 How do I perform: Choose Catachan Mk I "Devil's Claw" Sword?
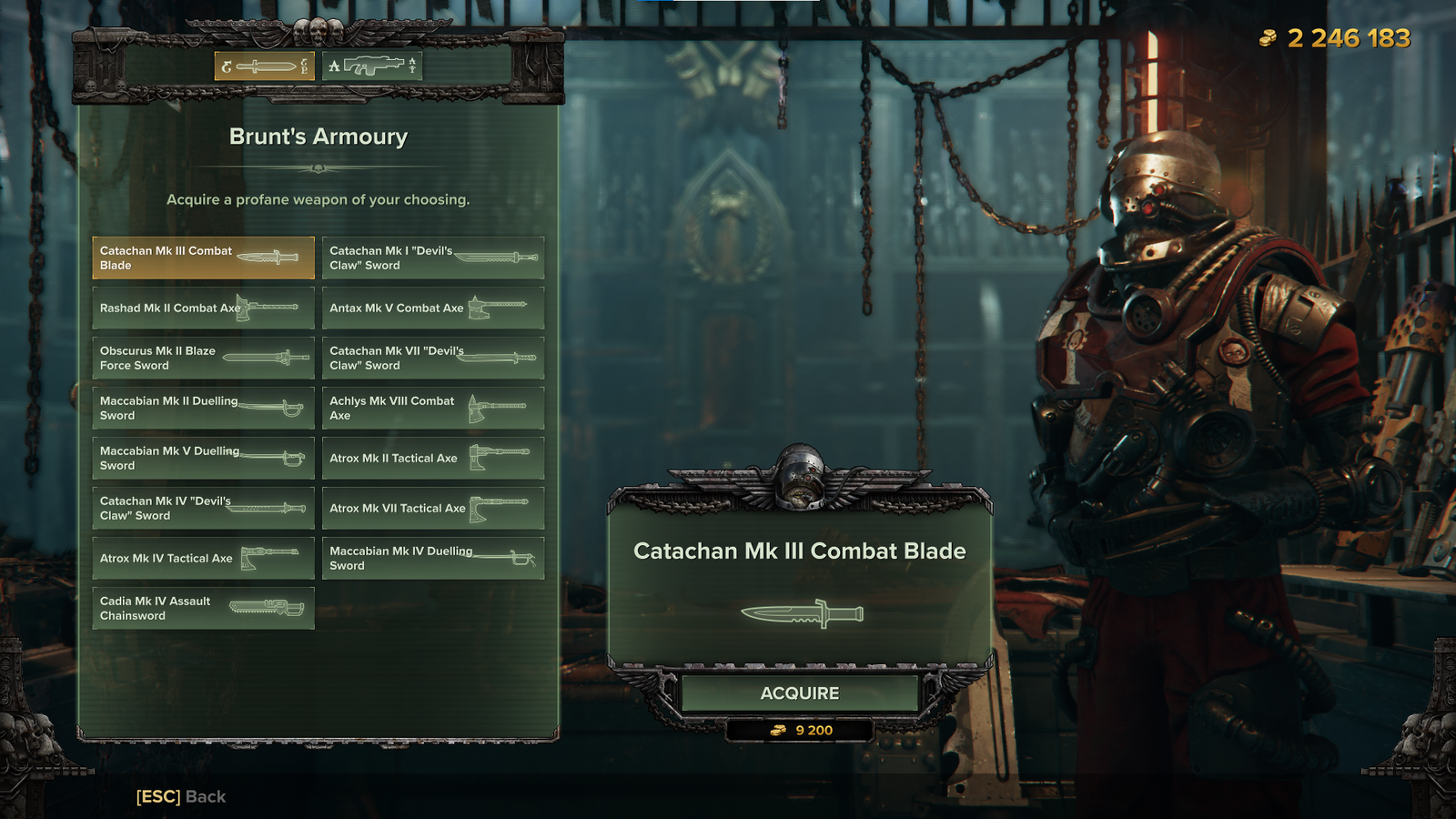tap(433, 258)
